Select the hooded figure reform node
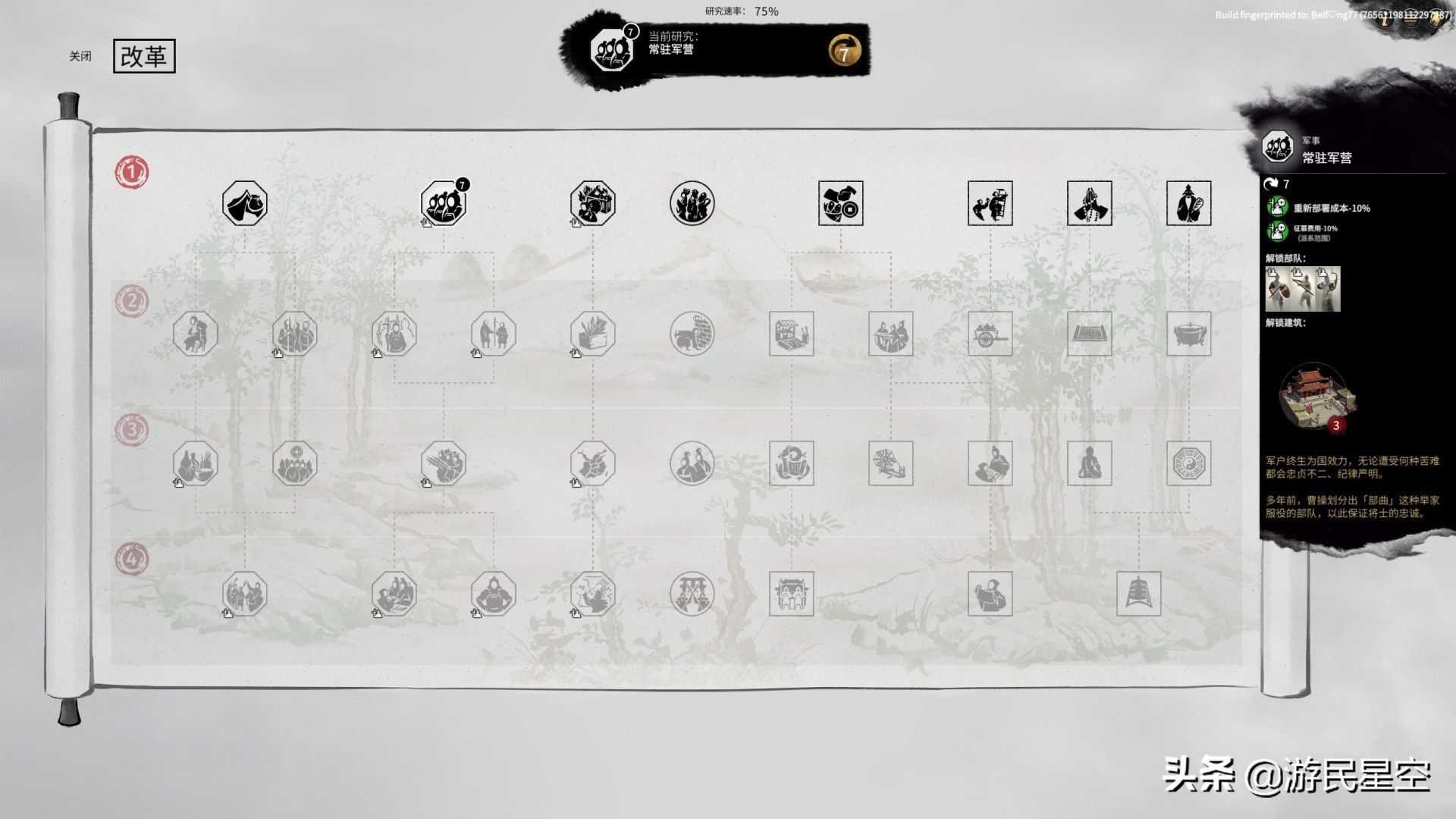Screen dimensions: 1456x819 point(990,594)
